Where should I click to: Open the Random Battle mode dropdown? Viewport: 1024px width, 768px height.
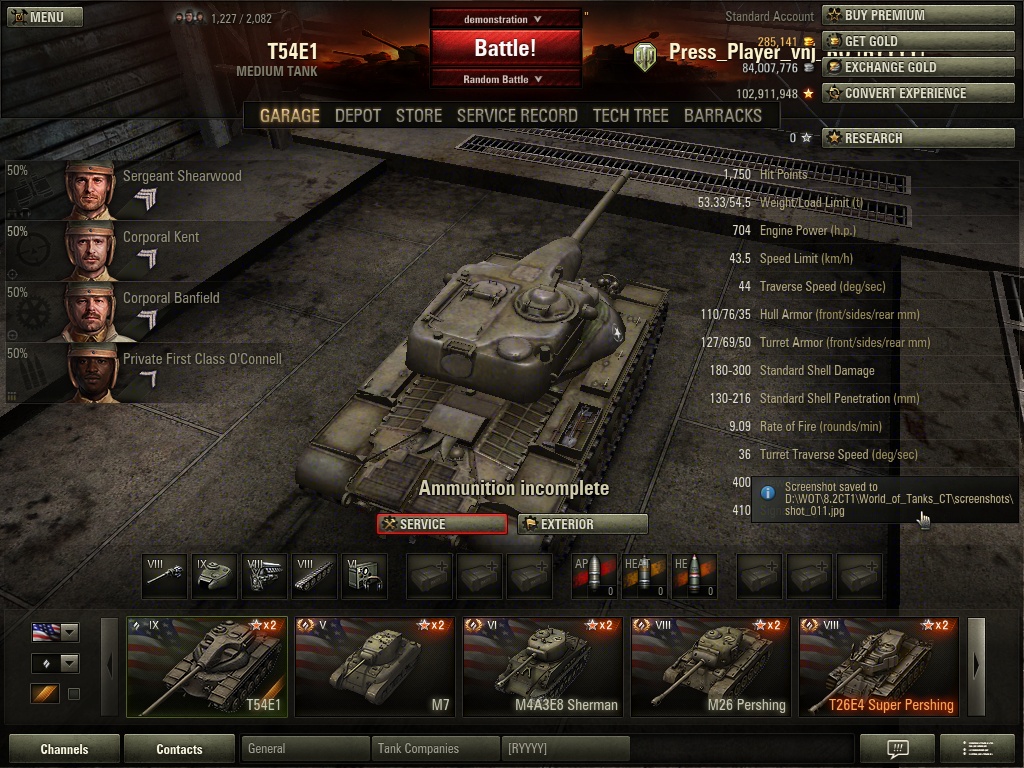click(x=505, y=79)
